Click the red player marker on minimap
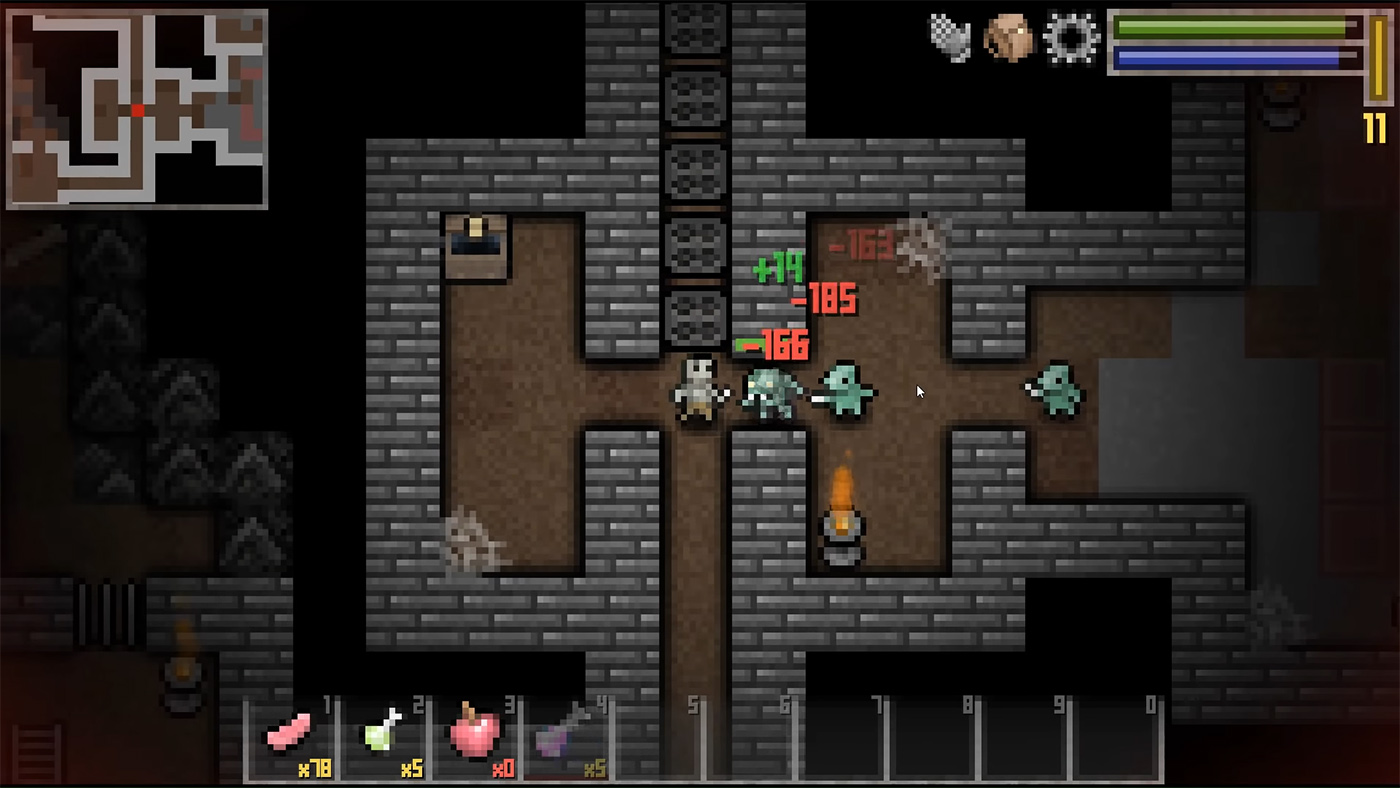Viewport: 1400px width, 788px height. click(137, 112)
